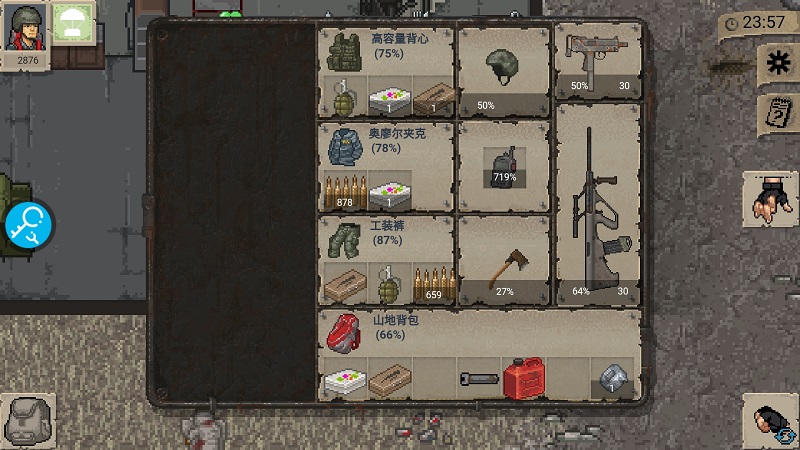Click the blue jacket equipment icon
800x450 pixels.
[x=343, y=145]
